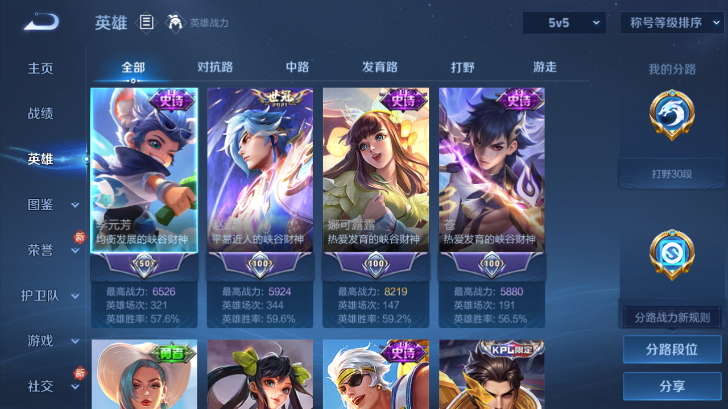Open the 护卫队 sidebar menu
This screenshot has height=409, width=728.
coord(52,295)
